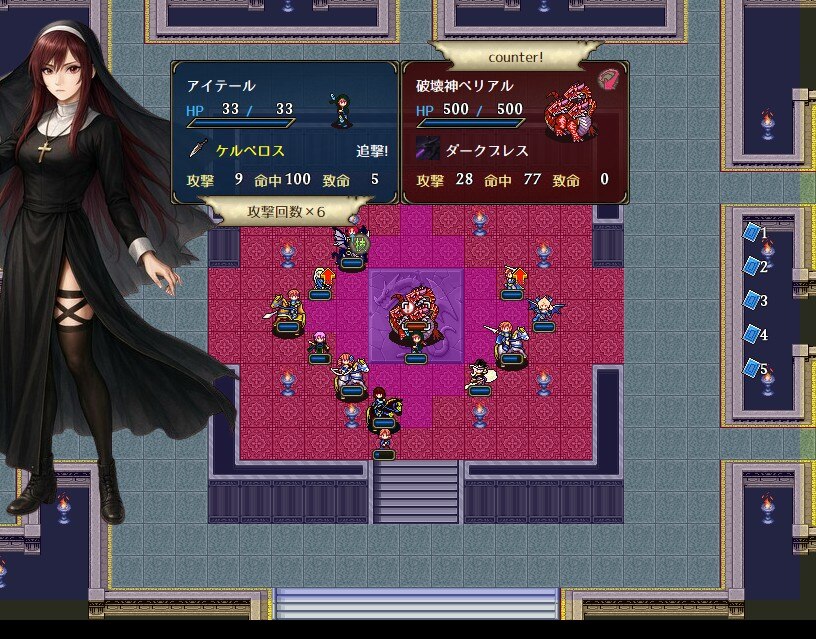Choose the black-hatted unit in white
This screenshot has height=639, width=816.
[481, 374]
